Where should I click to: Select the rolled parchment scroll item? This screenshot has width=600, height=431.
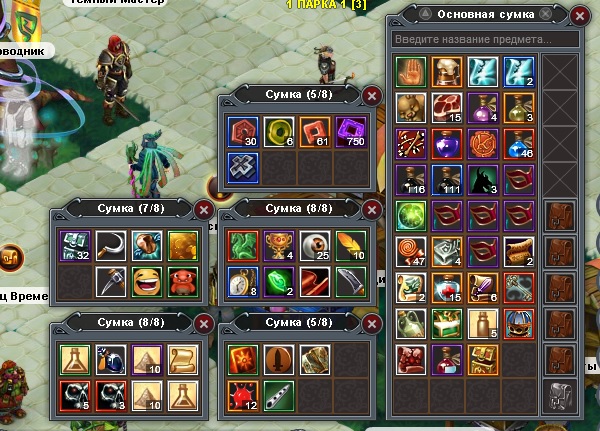(x=179, y=357)
